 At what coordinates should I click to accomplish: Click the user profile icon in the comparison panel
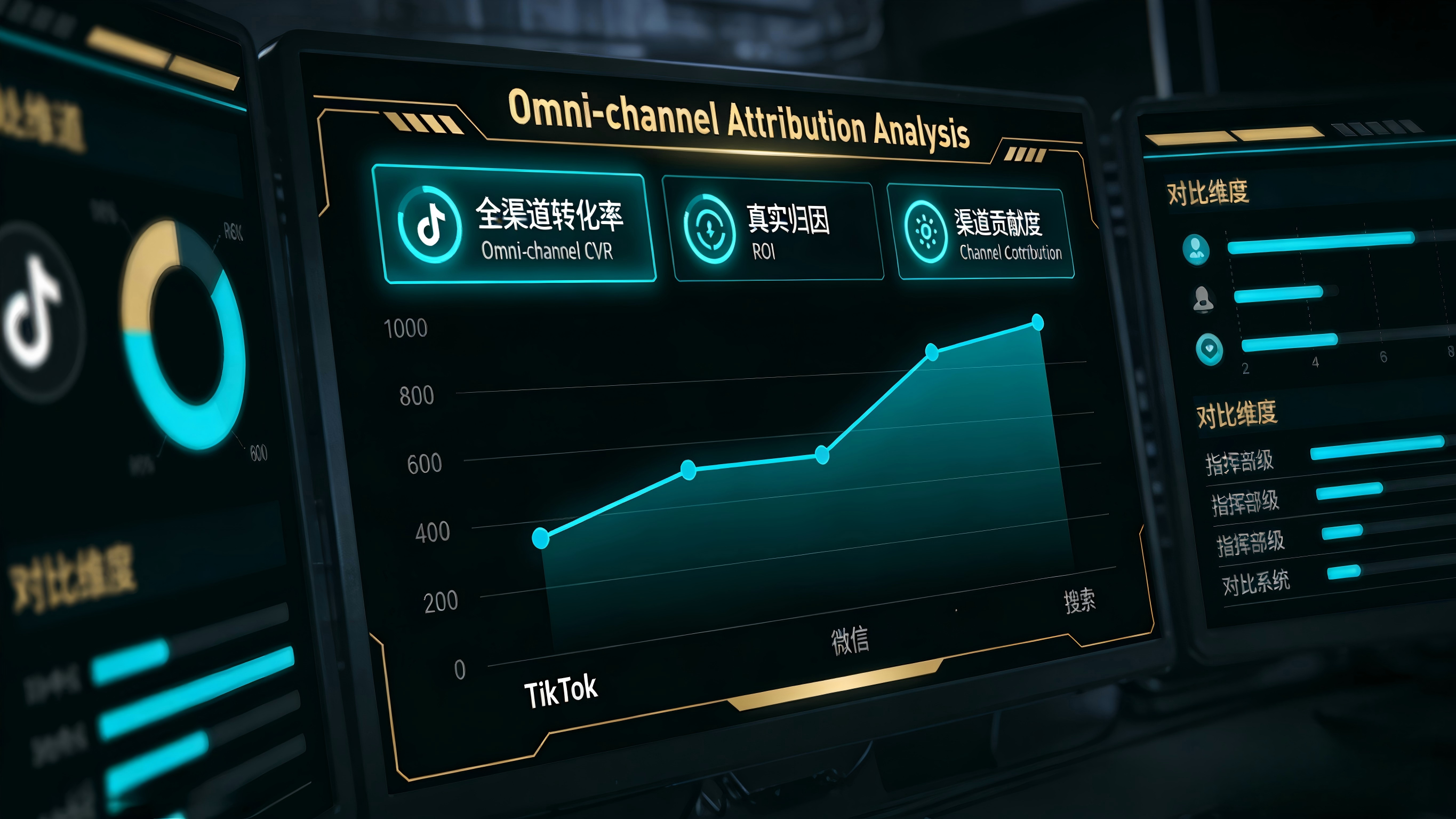[1195, 249]
